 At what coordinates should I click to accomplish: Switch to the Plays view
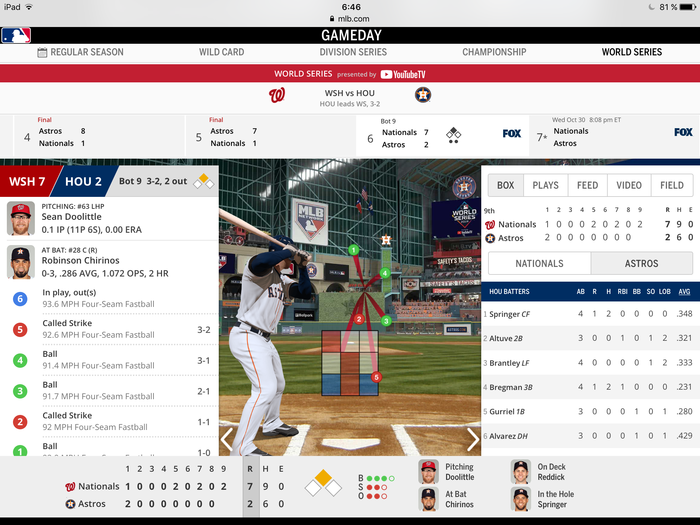coord(545,185)
